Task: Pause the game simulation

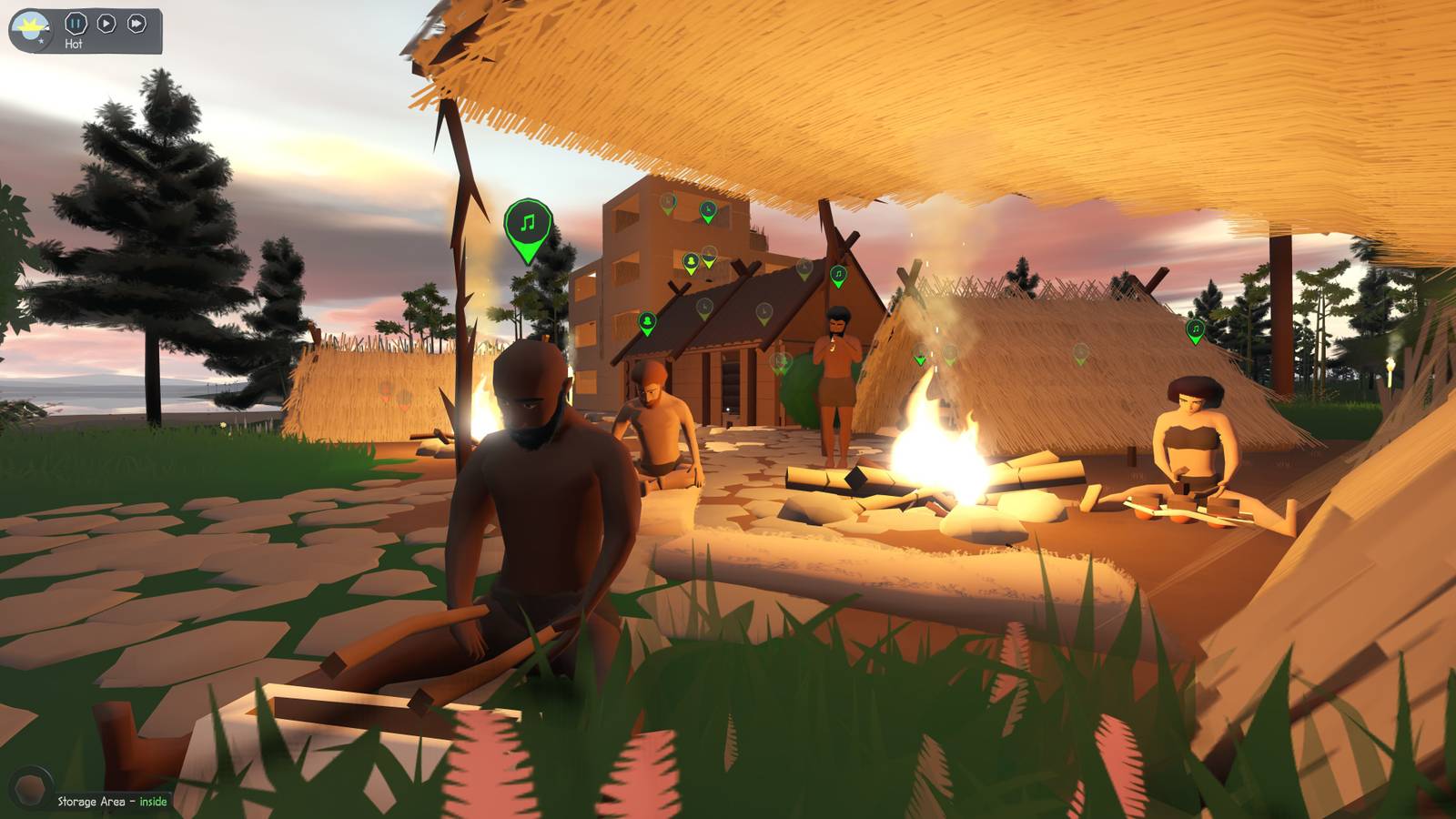Action: point(76,24)
